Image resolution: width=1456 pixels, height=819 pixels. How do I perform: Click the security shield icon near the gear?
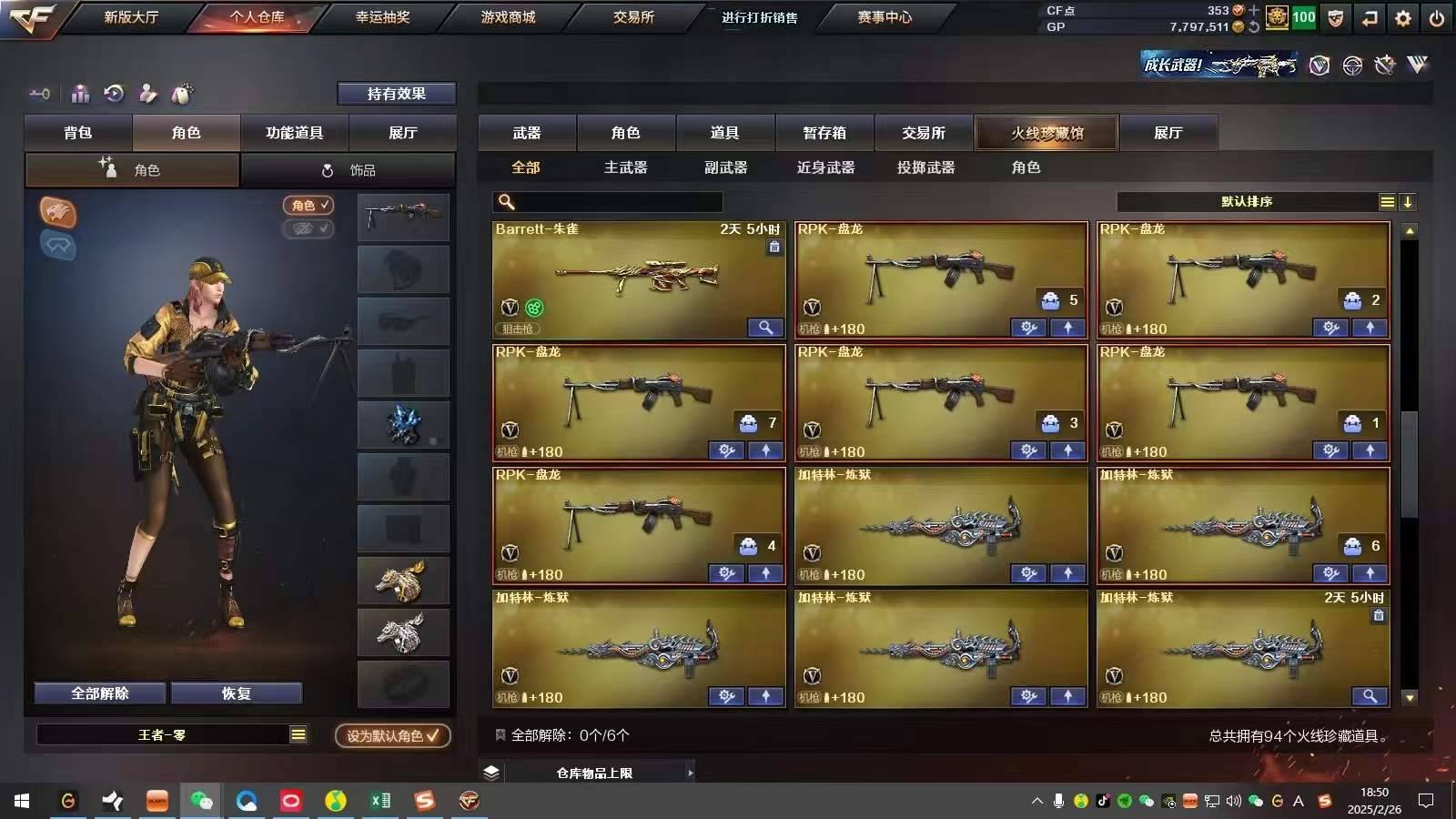pos(1335,17)
